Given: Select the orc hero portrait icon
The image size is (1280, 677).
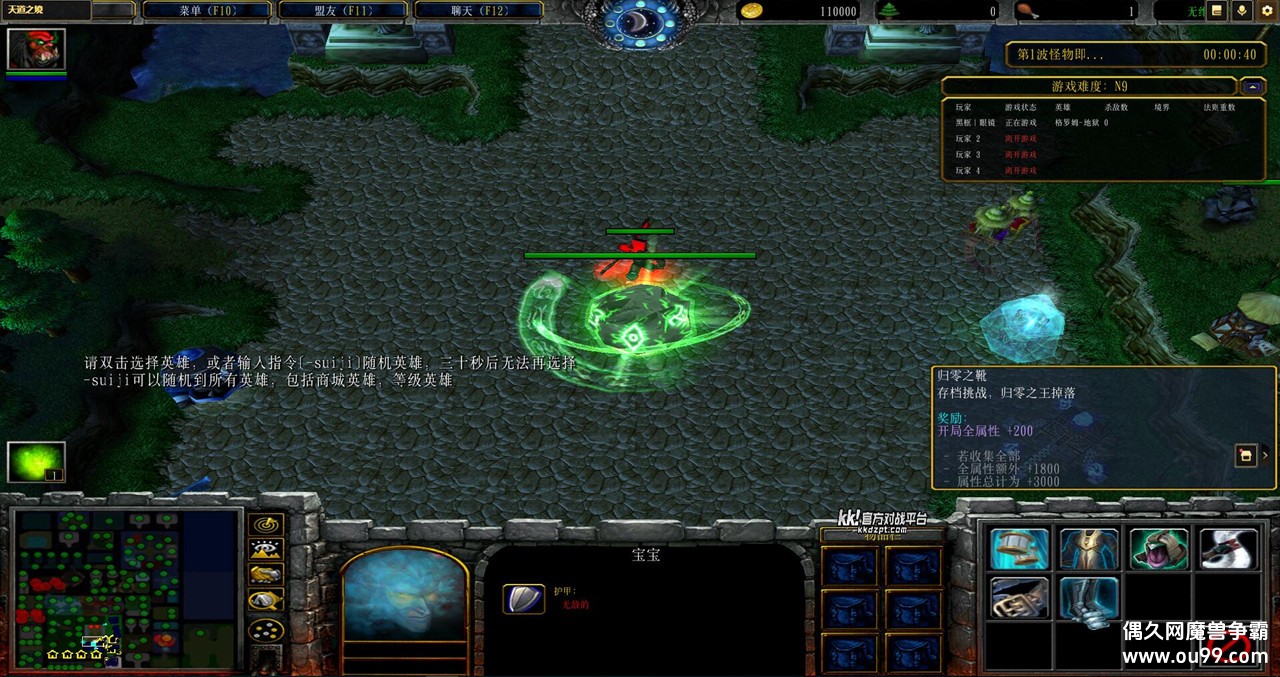Looking at the screenshot, I should pos(36,49).
